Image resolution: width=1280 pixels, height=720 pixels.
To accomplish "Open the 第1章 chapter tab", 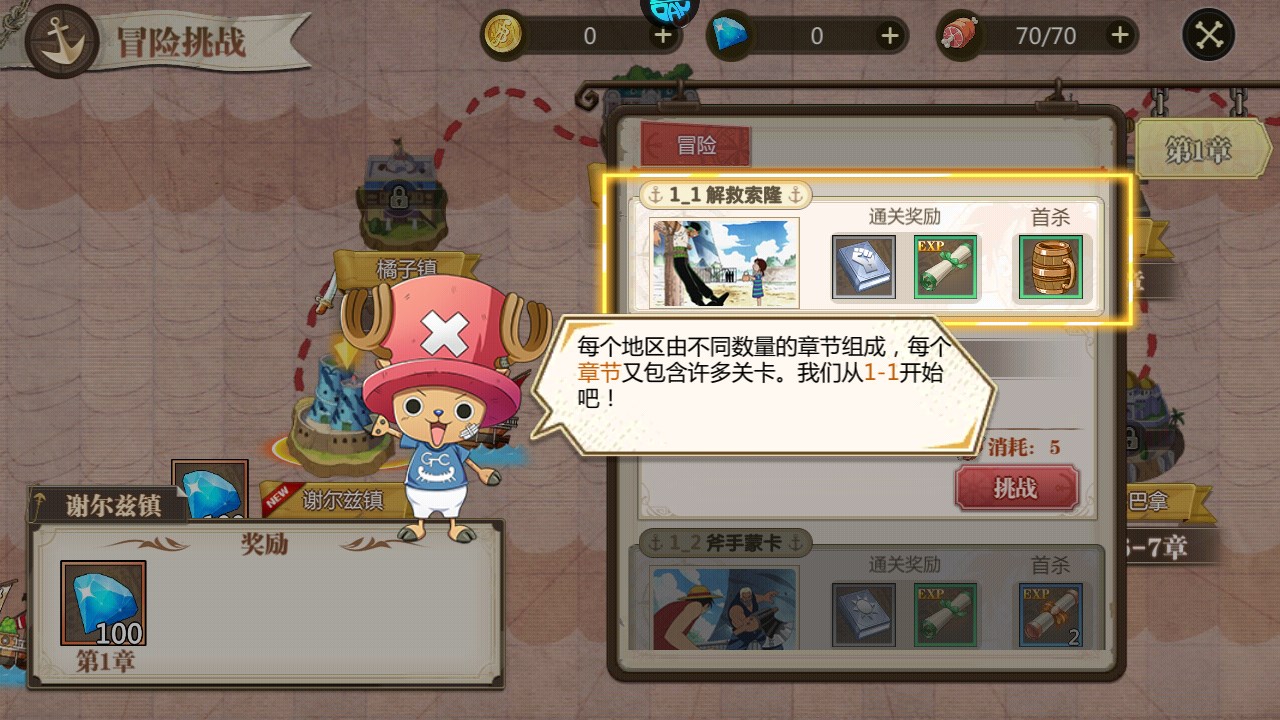I will 1204,148.
